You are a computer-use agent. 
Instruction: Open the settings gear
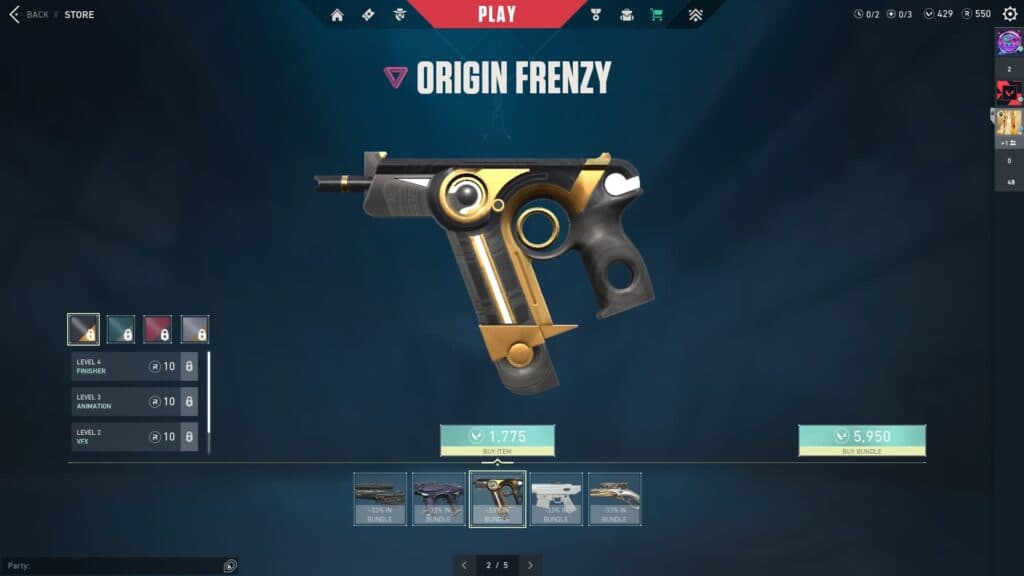tap(1010, 14)
